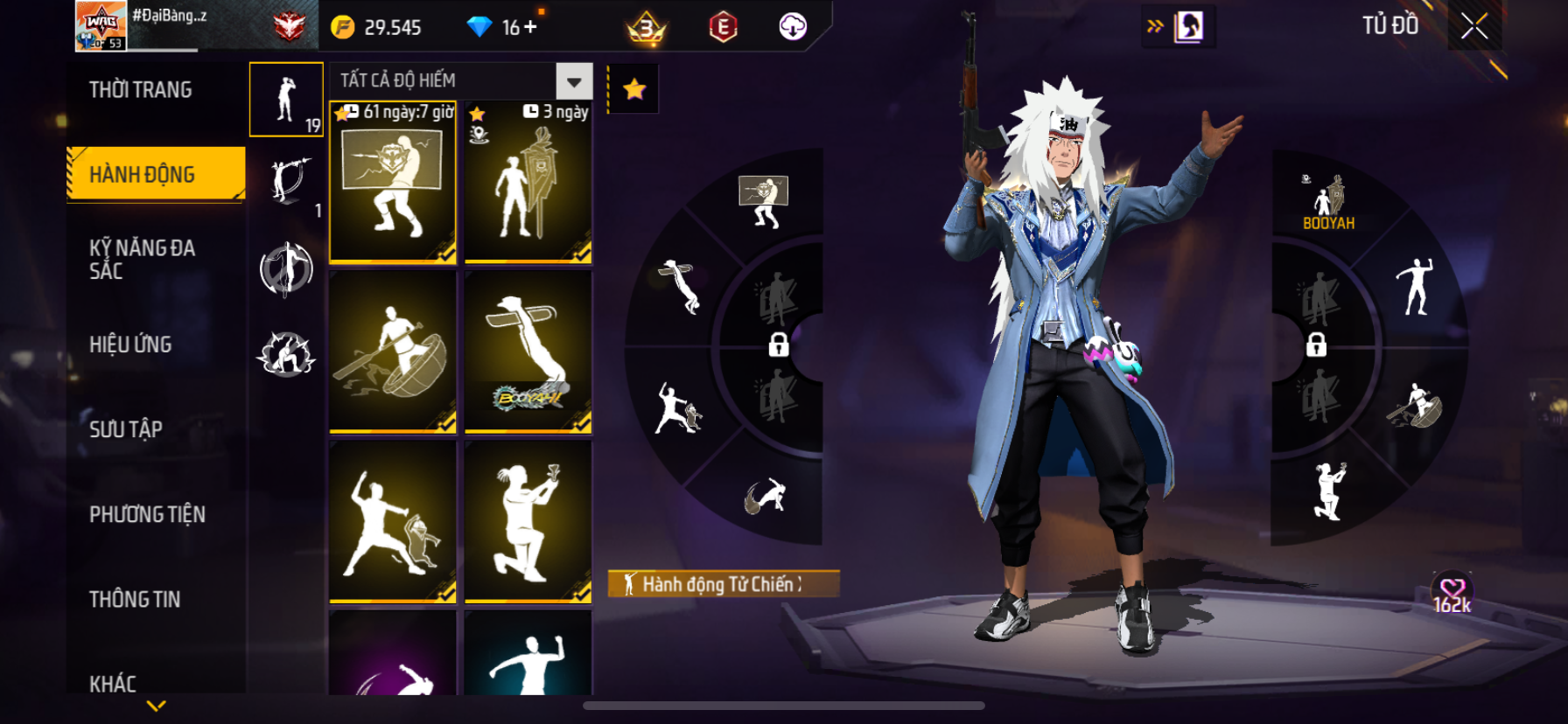Pick the rowing boat emote tile

393,352
